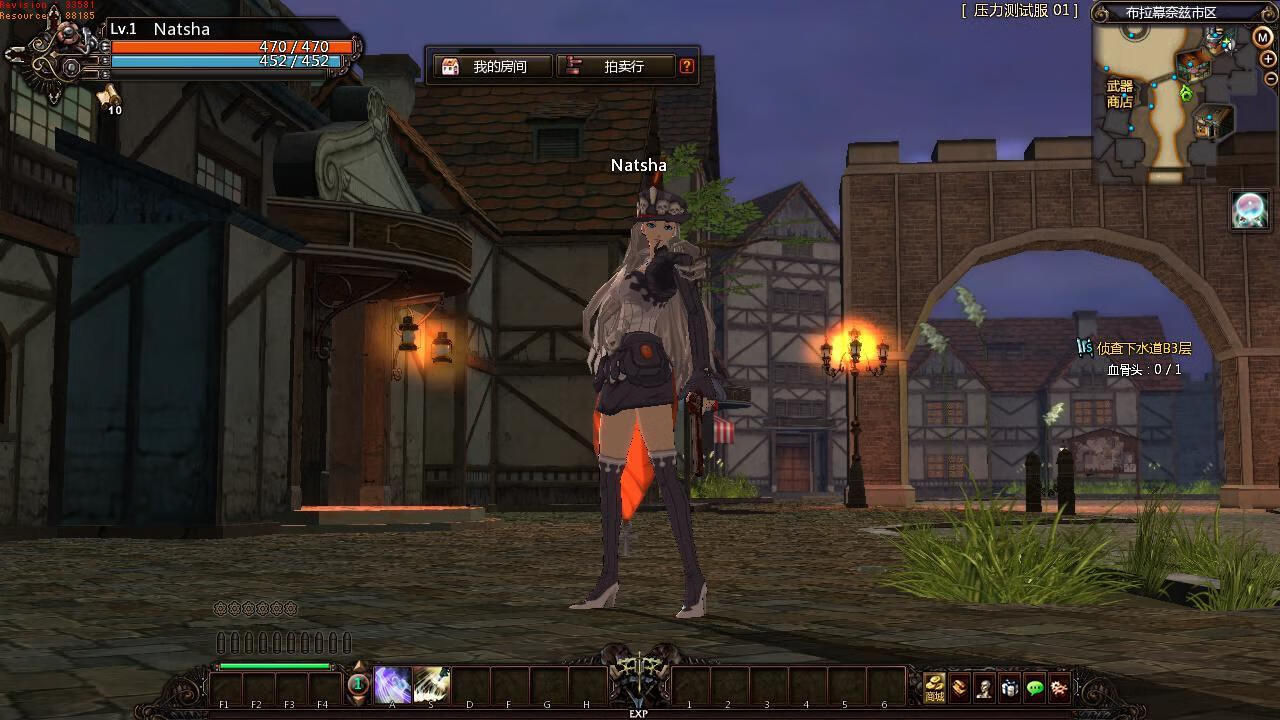Screen dimensions: 1280x720
Task: Click the red gear settings icon
Action: pos(1059,688)
